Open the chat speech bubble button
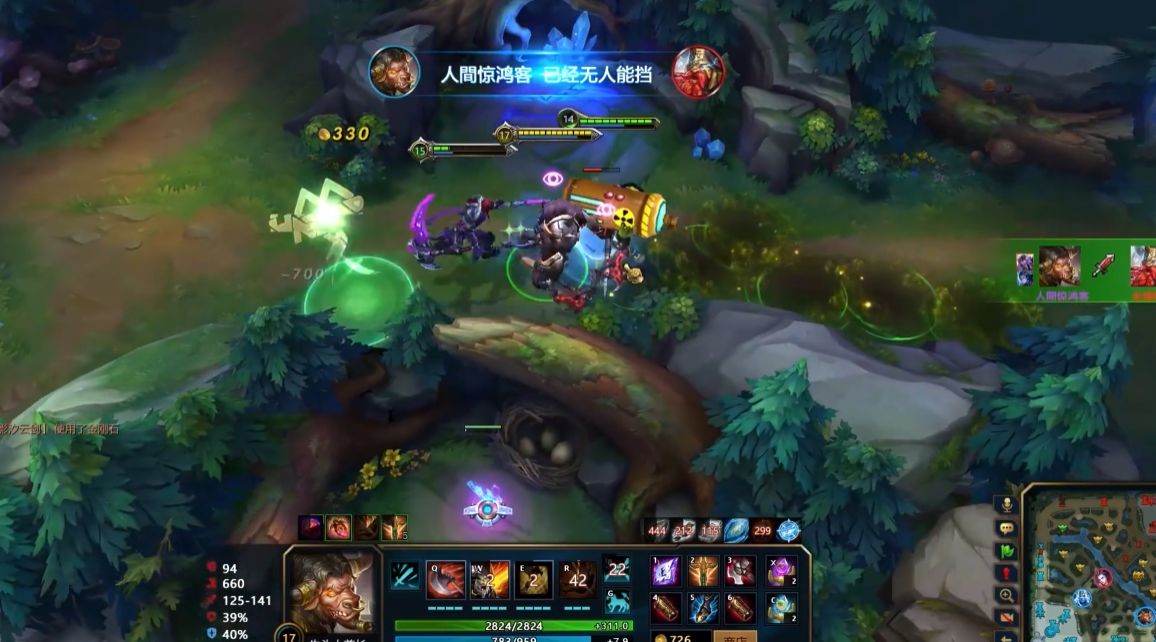 click(x=1006, y=528)
